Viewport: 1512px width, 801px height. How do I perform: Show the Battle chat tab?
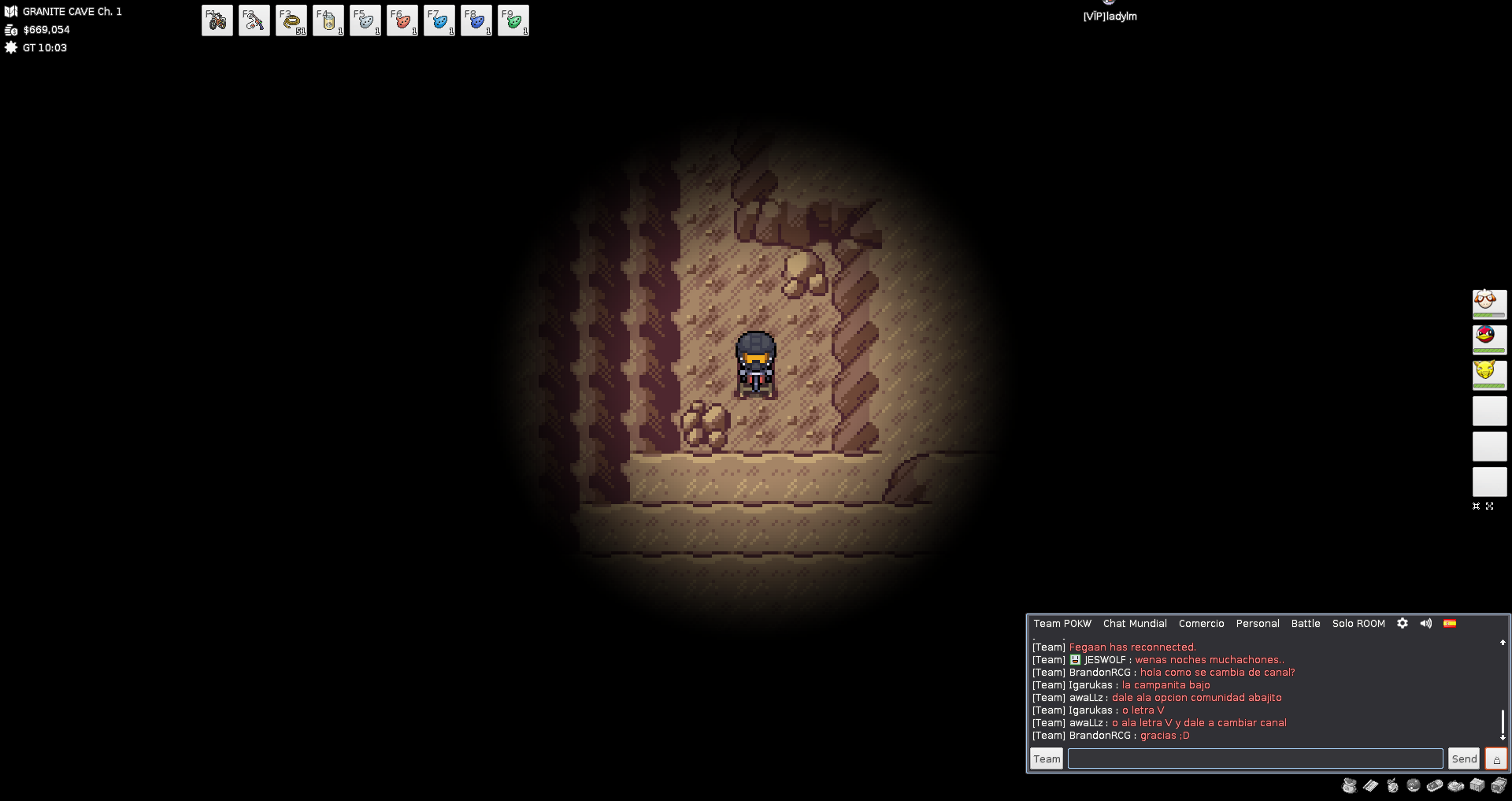point(1305,624)
